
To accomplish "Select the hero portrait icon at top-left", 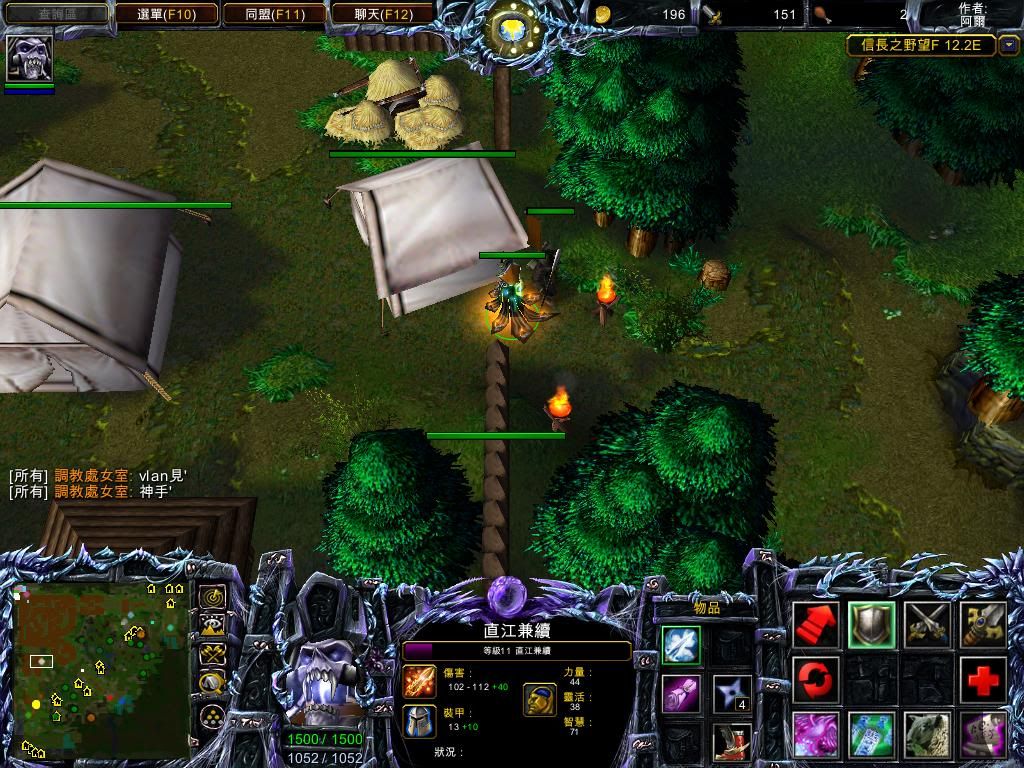I will [x=29, y=59].
